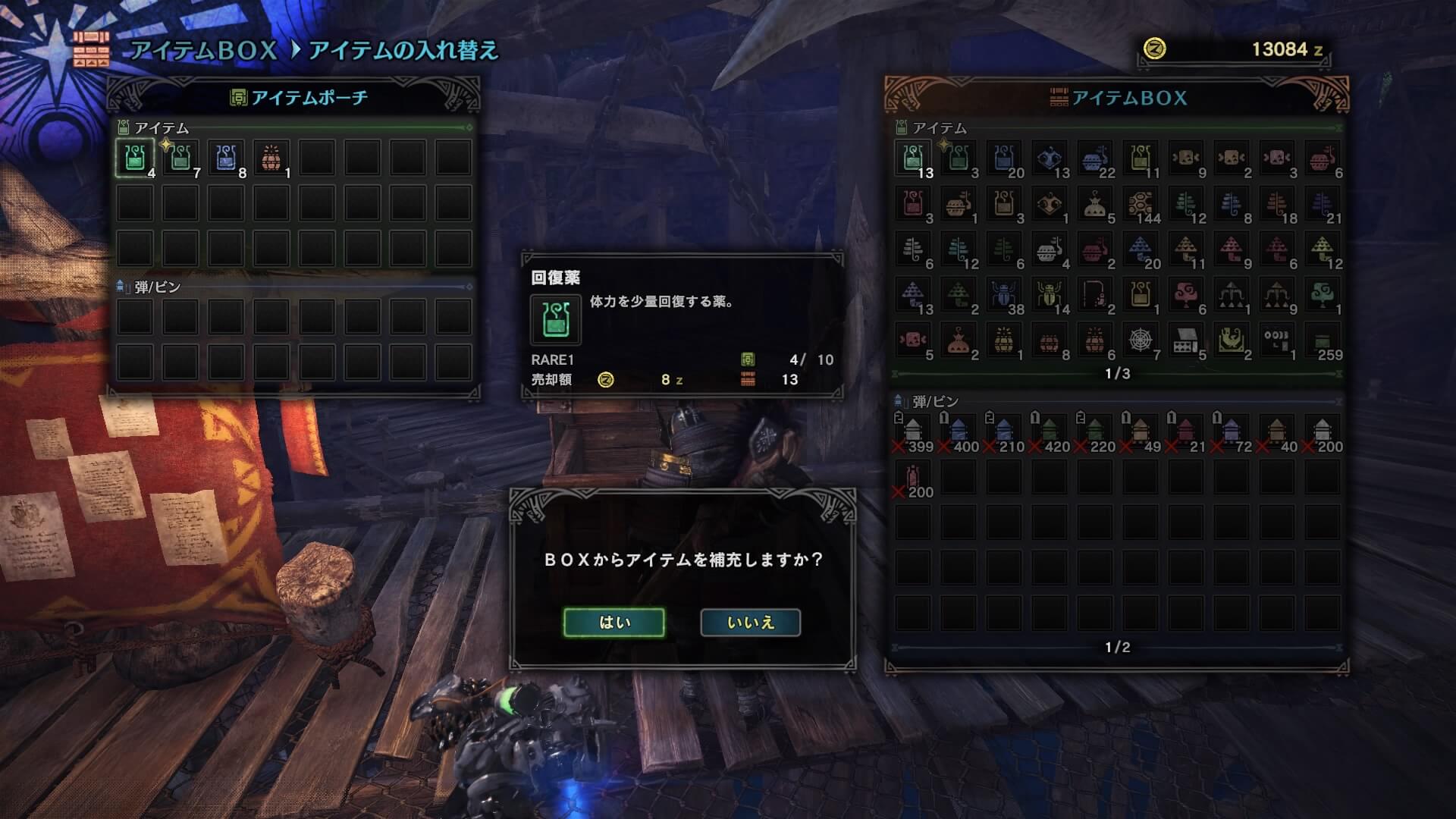The height and width of the screenshot is (819, 1456).
Task: Select the box item stack of 259
Action: point(1323,340)
